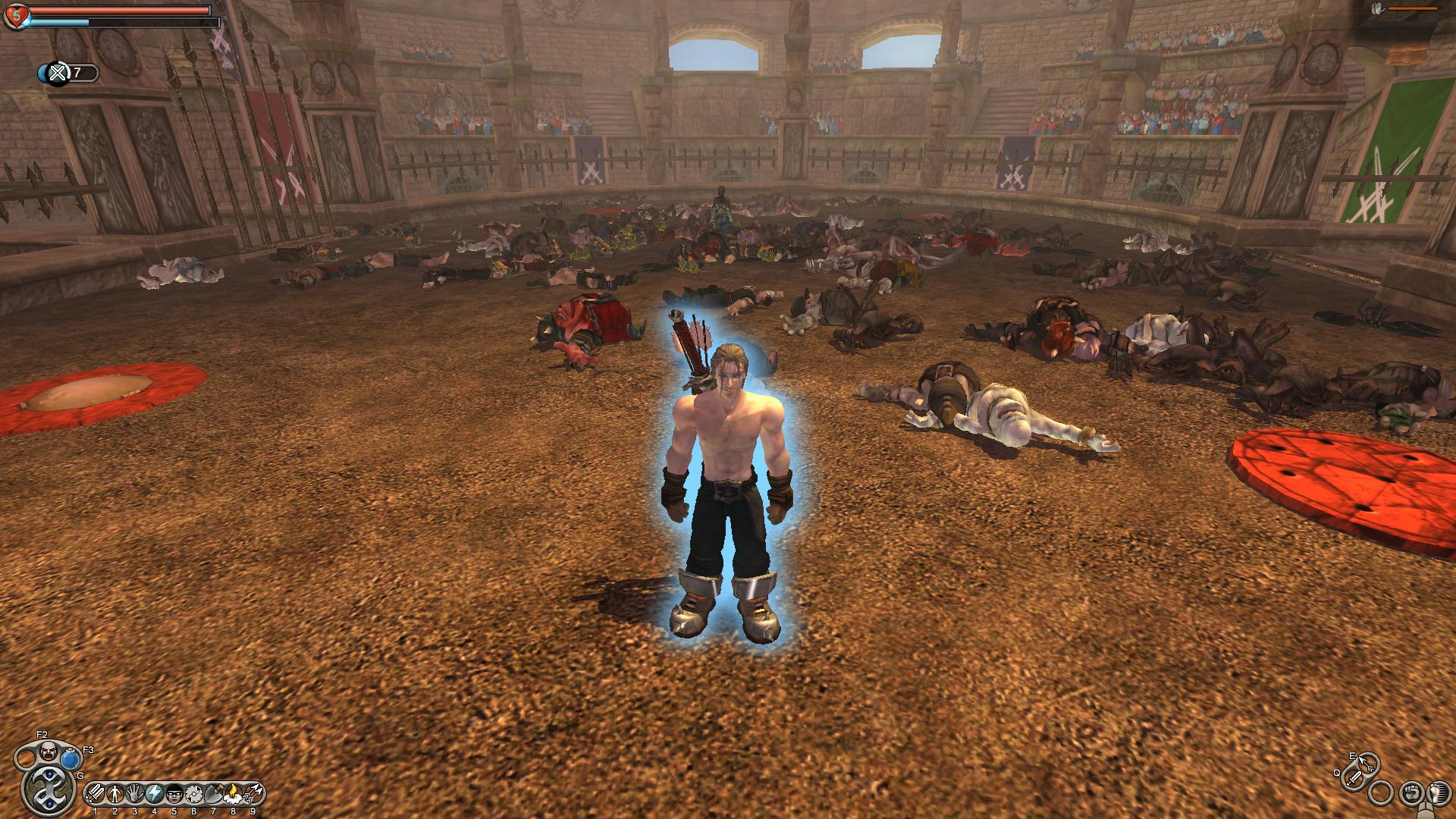Use the open hand spell icon

[135, 794]
